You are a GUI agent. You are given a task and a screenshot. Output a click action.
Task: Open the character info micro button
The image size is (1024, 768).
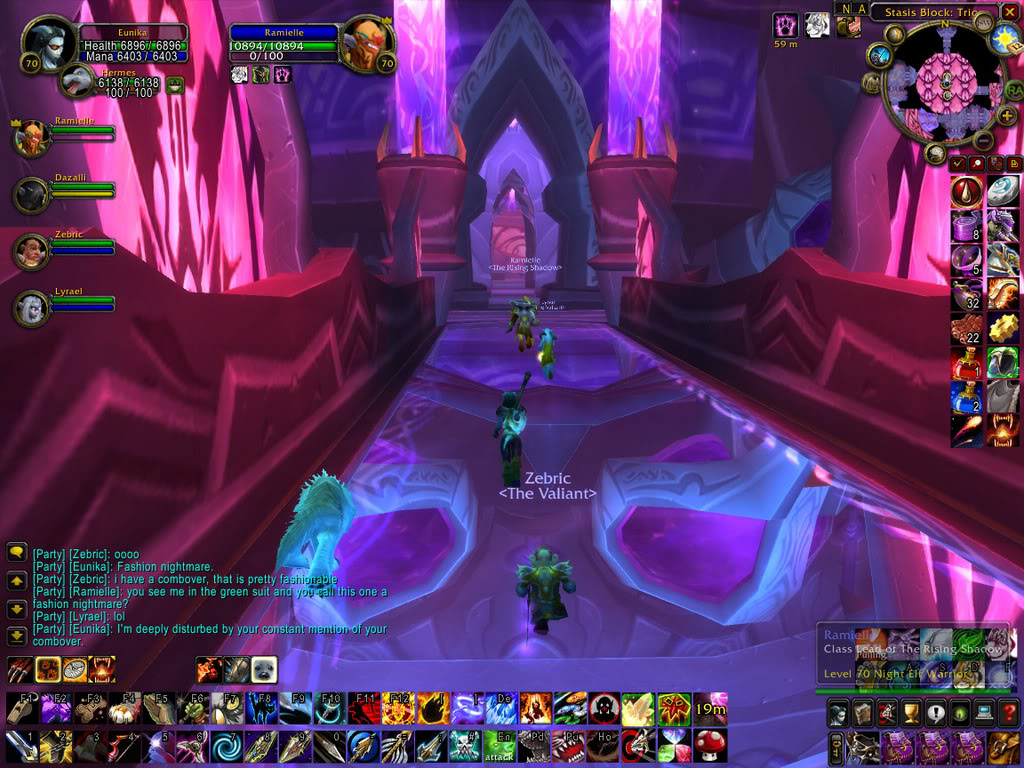[x=837, y=714]
